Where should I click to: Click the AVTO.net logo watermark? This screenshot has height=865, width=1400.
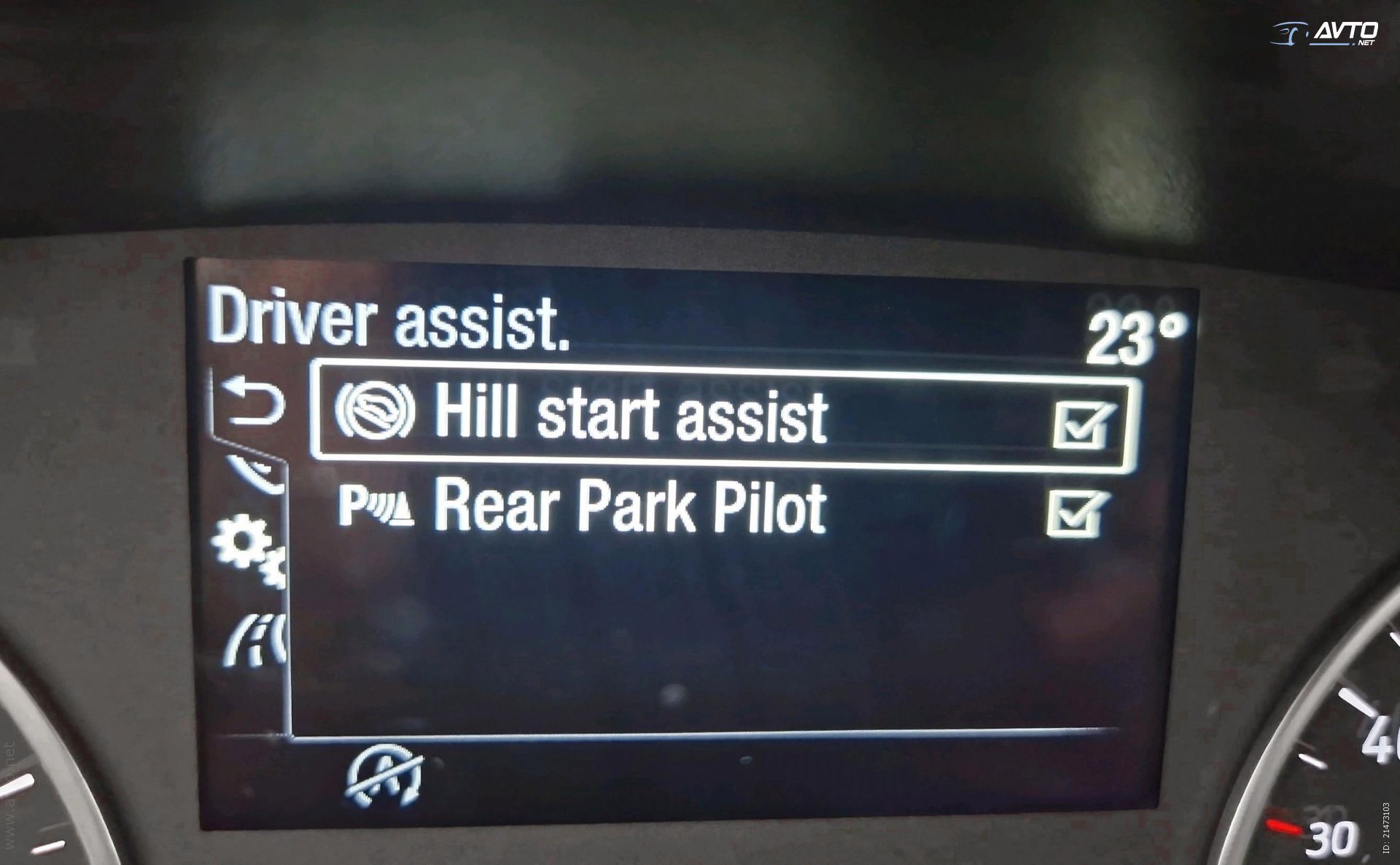(x=1326, y=34)
